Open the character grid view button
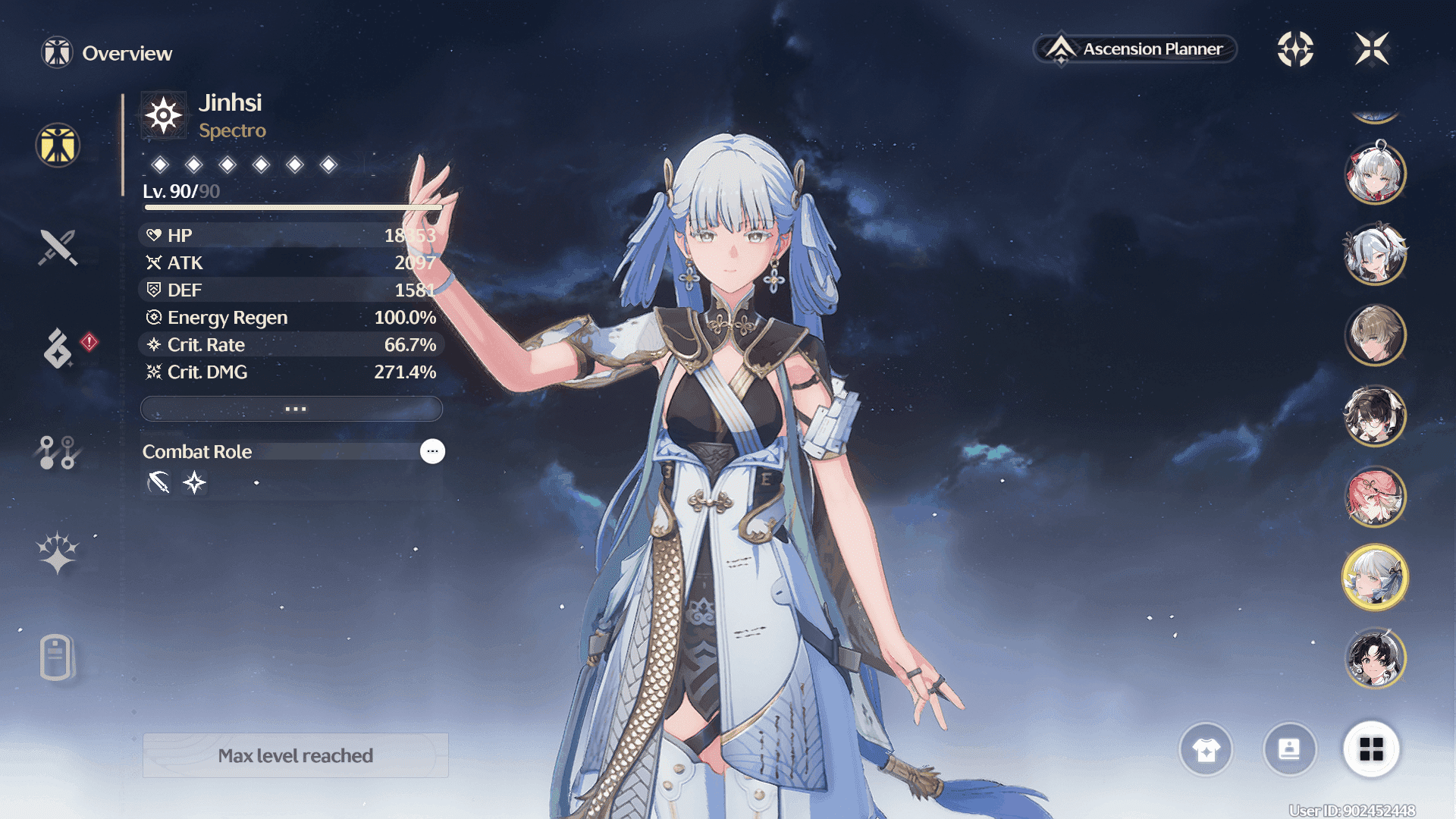Image resolution: width=1456 pixels, height=819 pixels. click(1371, 749)
